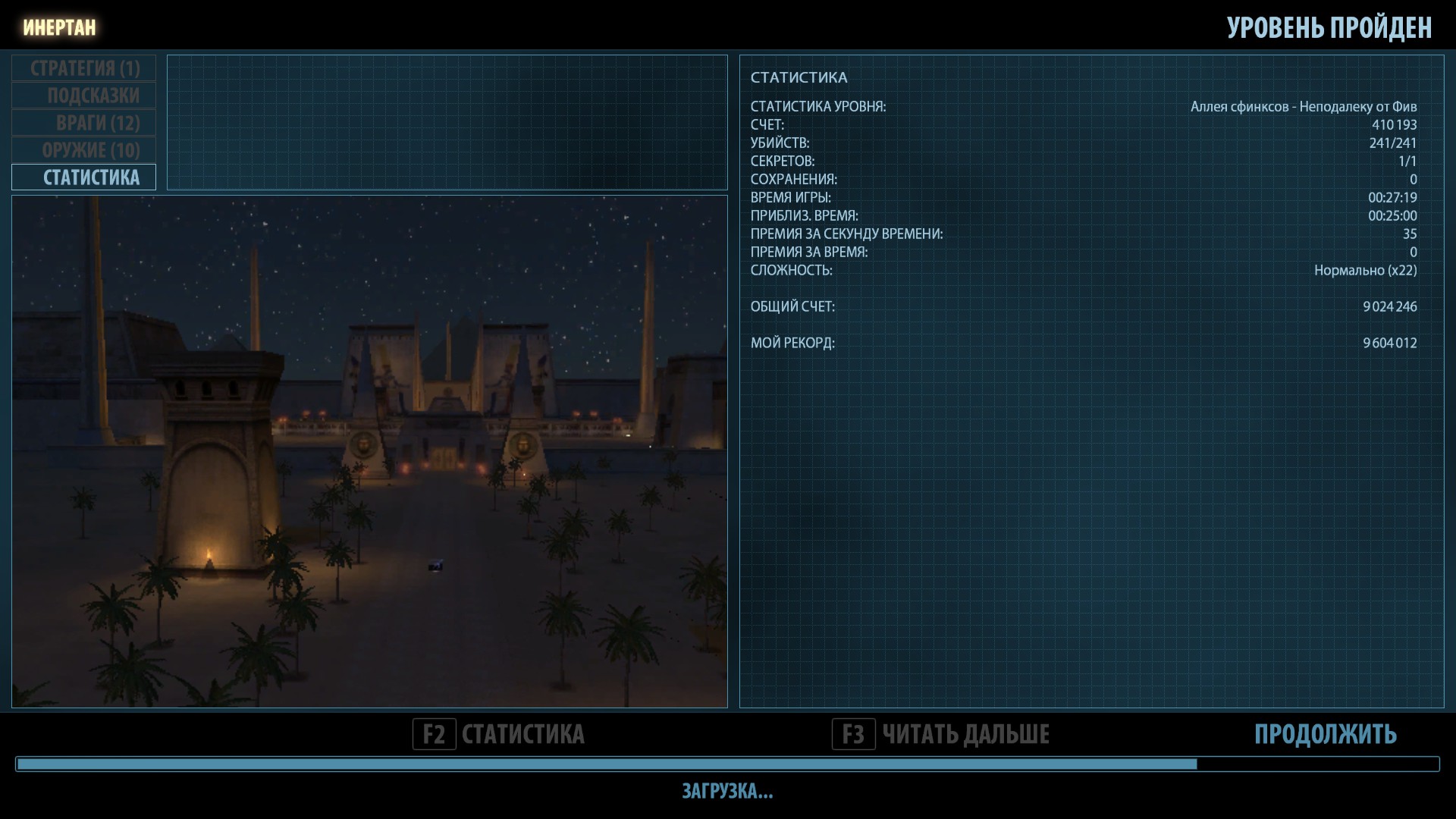Click the level preview image
Image resolution: width=1456 pixels, height=819 pixels.
pyautogui.click(x=369, y=451)
